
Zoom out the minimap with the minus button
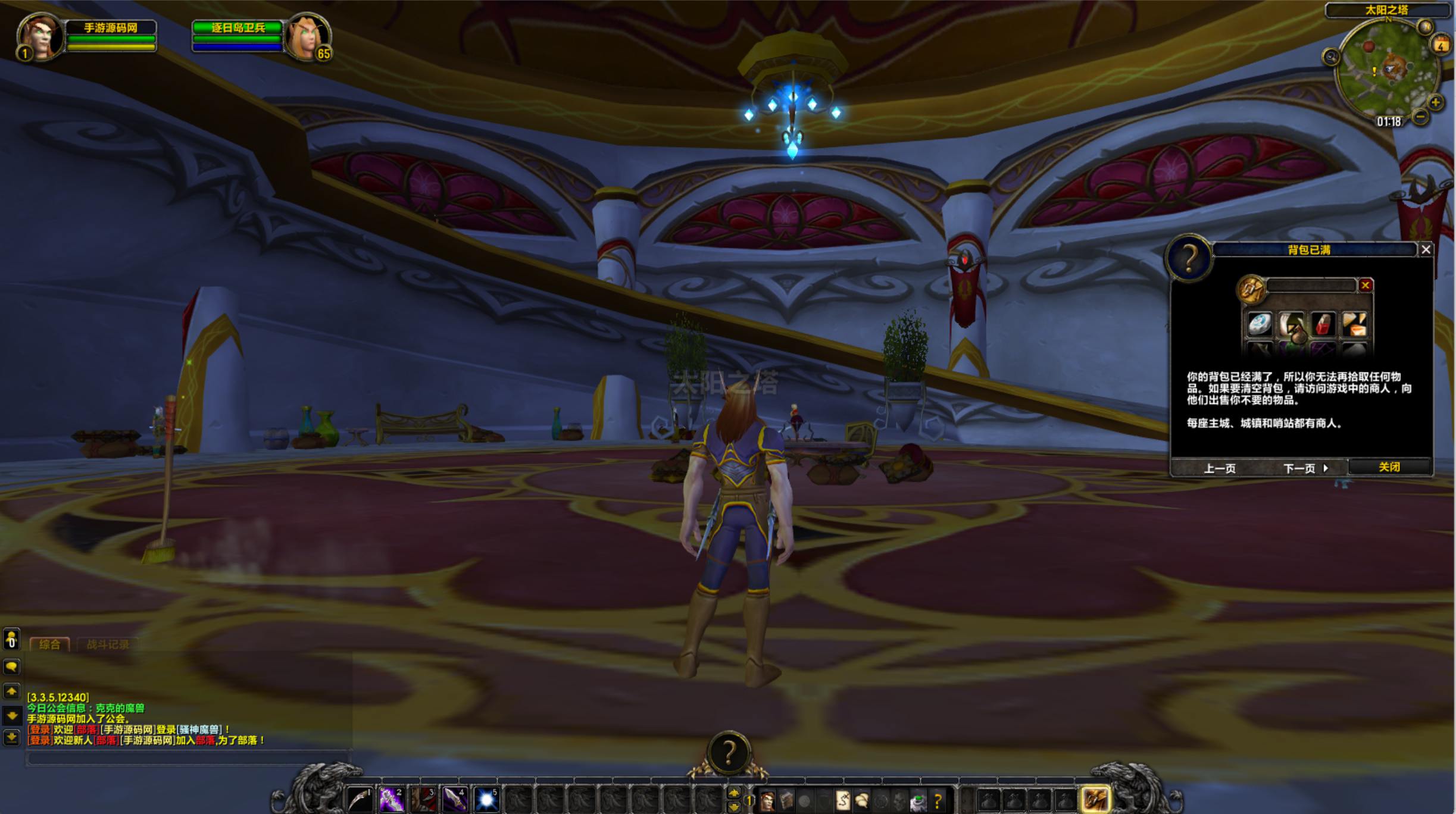[1420, 117]
